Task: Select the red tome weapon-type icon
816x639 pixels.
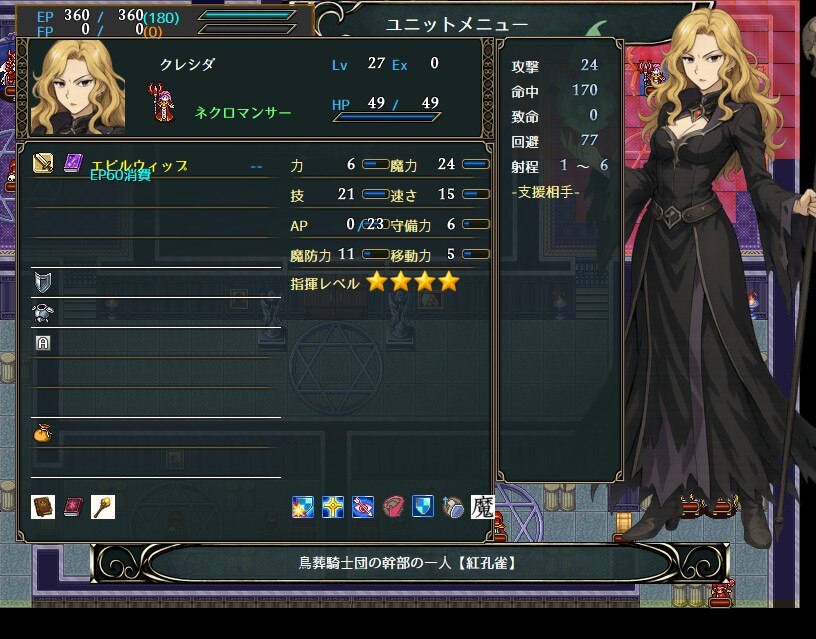Action: pyautogui.click(x=73, y=507)
